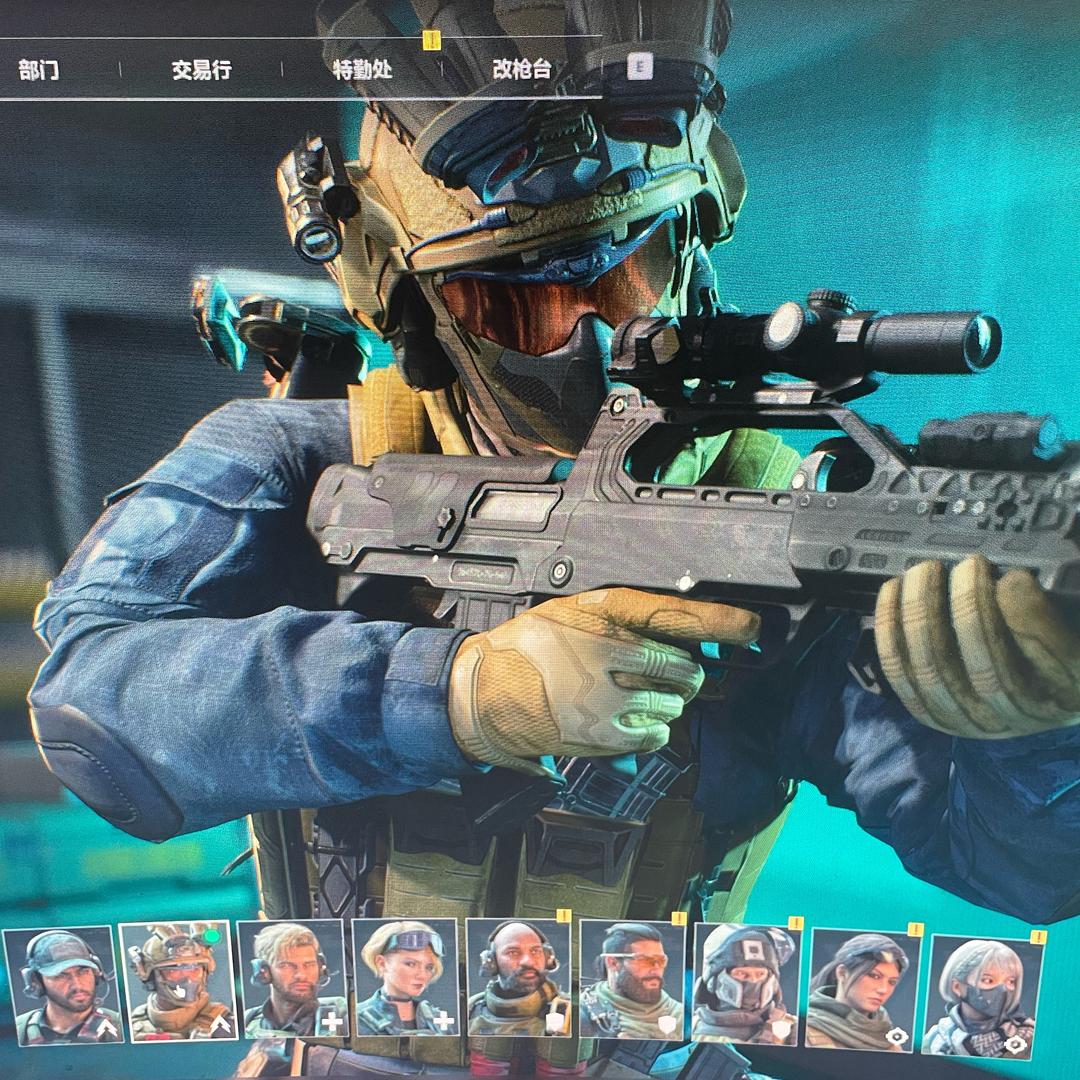Choose the helmeted operator with tan mask

177,982
